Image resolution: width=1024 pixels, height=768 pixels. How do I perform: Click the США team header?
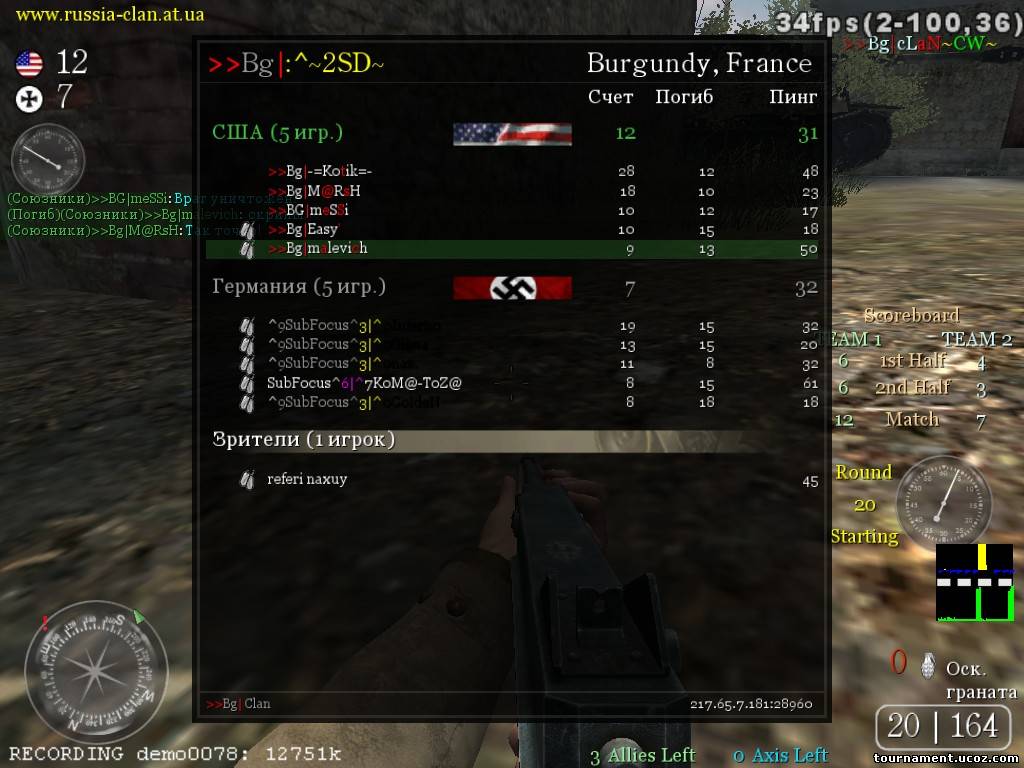pos(277,133)
